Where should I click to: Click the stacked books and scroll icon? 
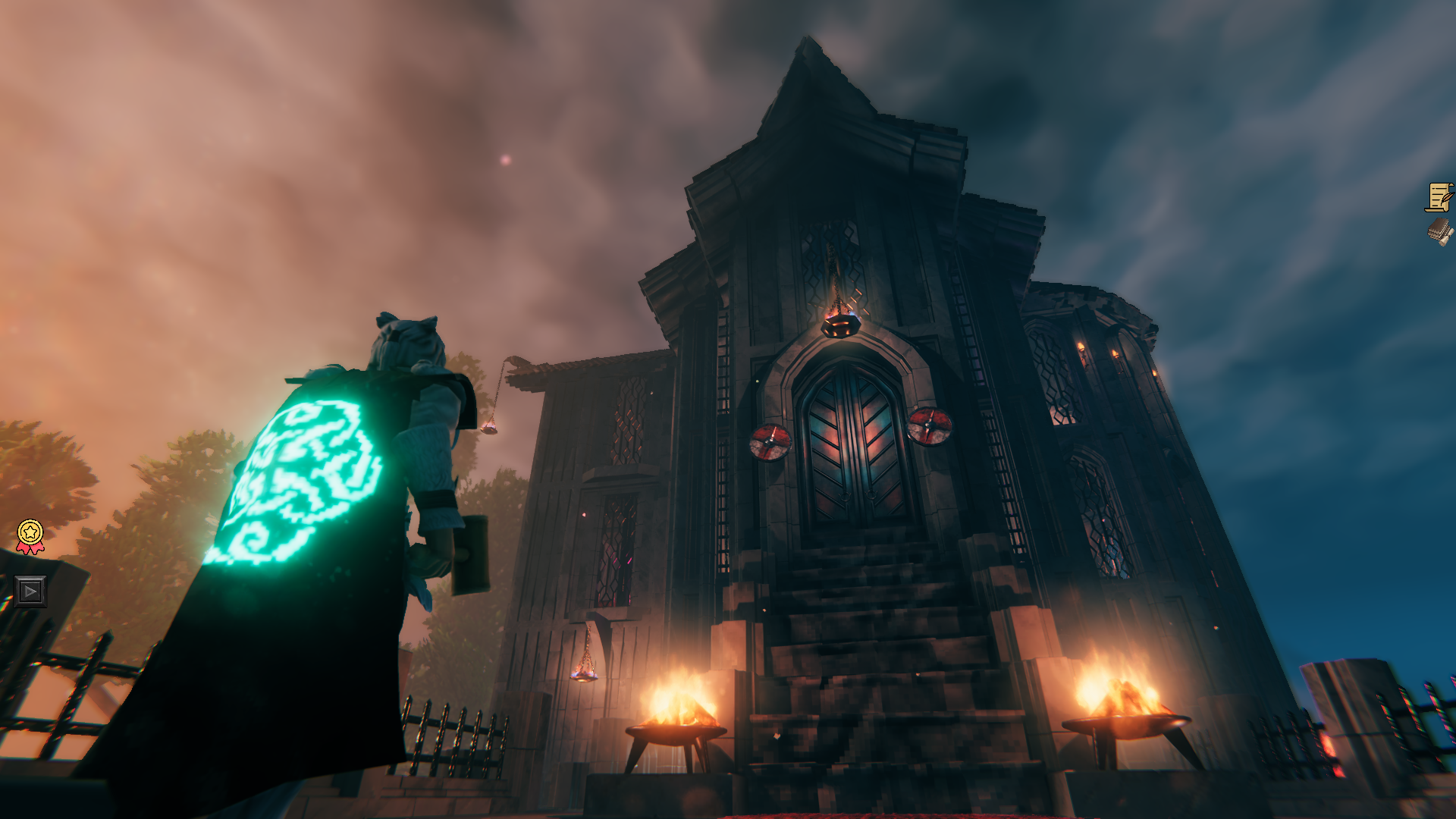pyautogui.click(x=1439, y=231)
